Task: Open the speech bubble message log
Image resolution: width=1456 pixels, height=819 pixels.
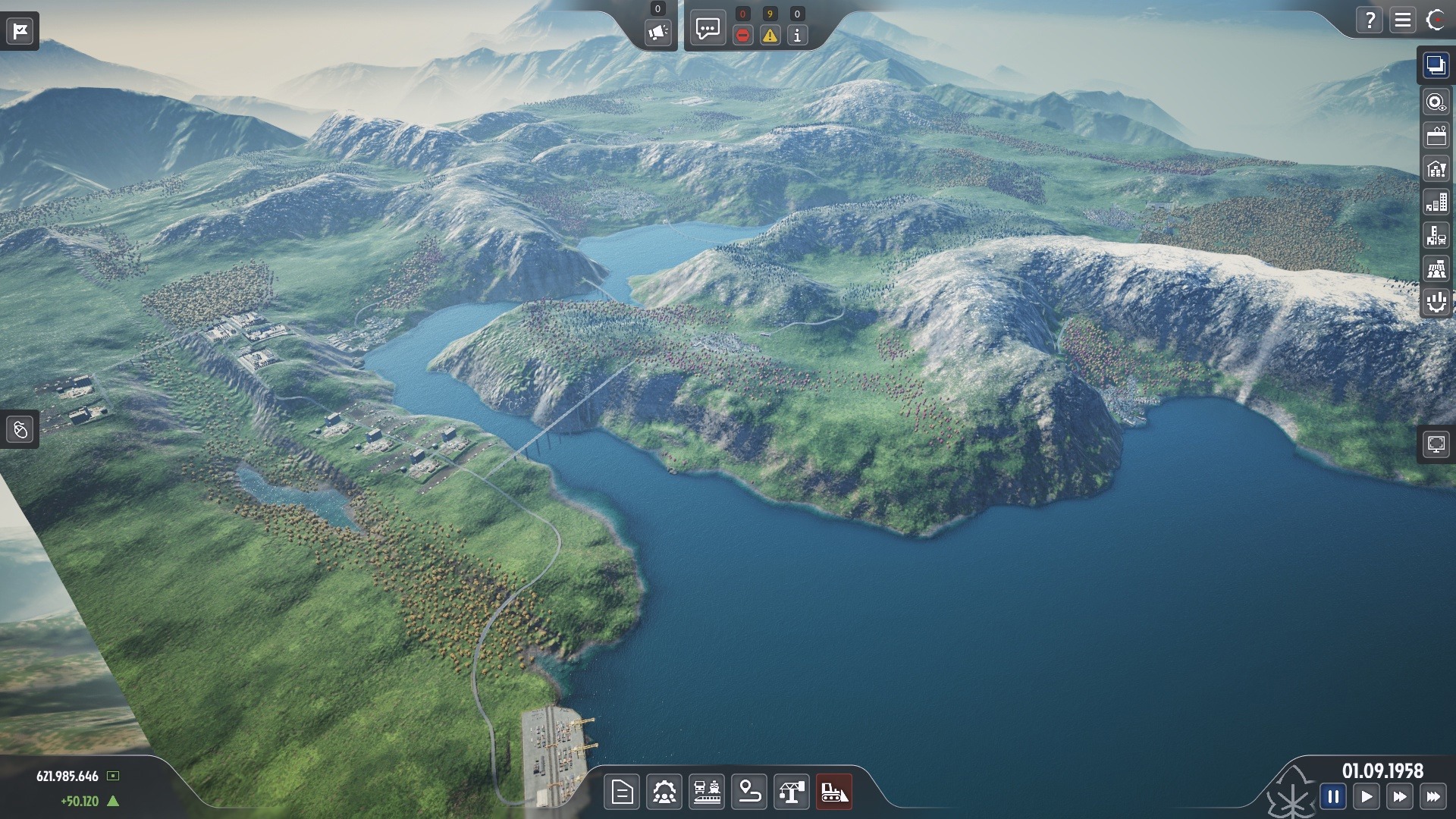Action: 708,30
